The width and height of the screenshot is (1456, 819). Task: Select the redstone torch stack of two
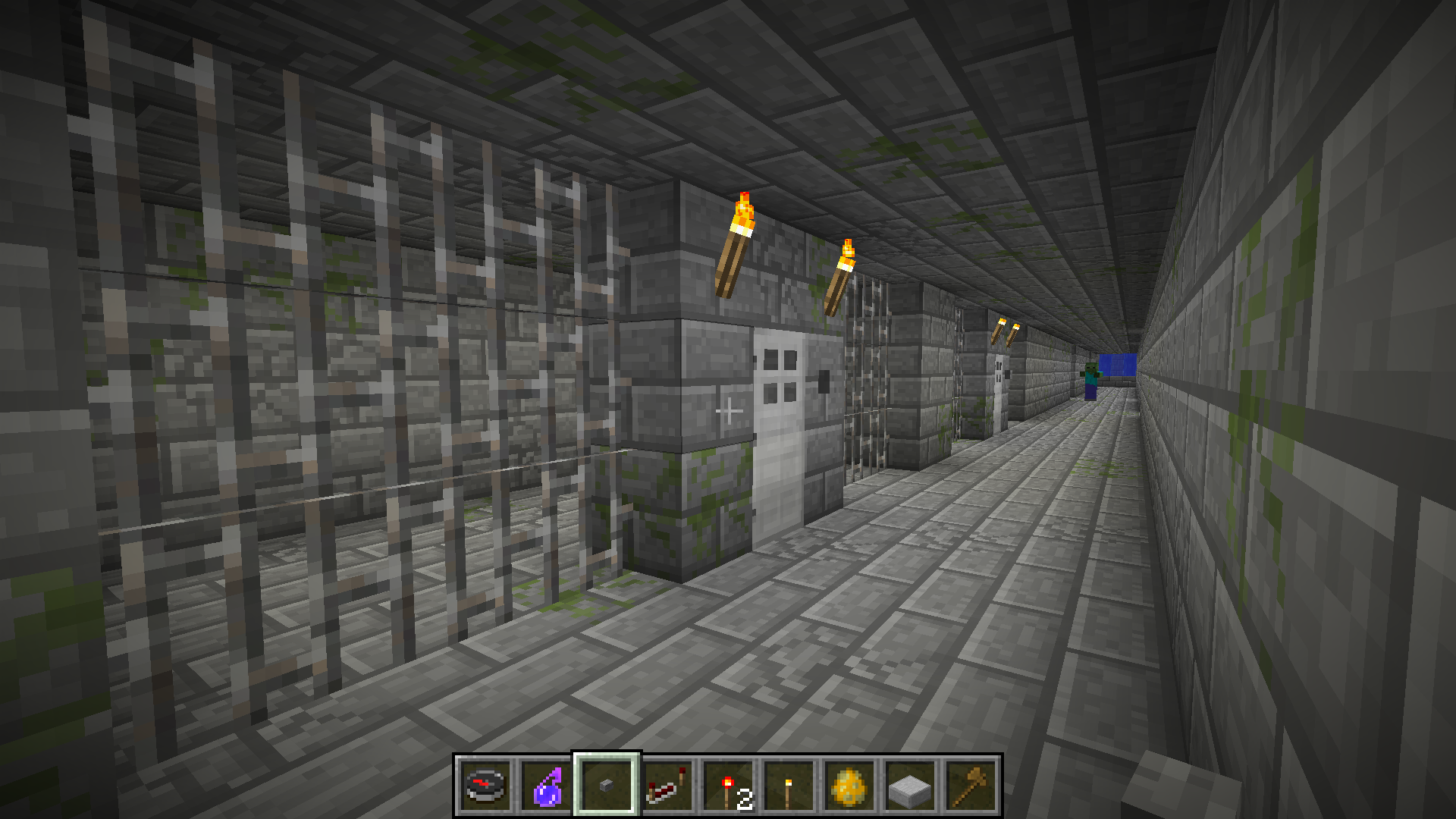pos(728,786)
